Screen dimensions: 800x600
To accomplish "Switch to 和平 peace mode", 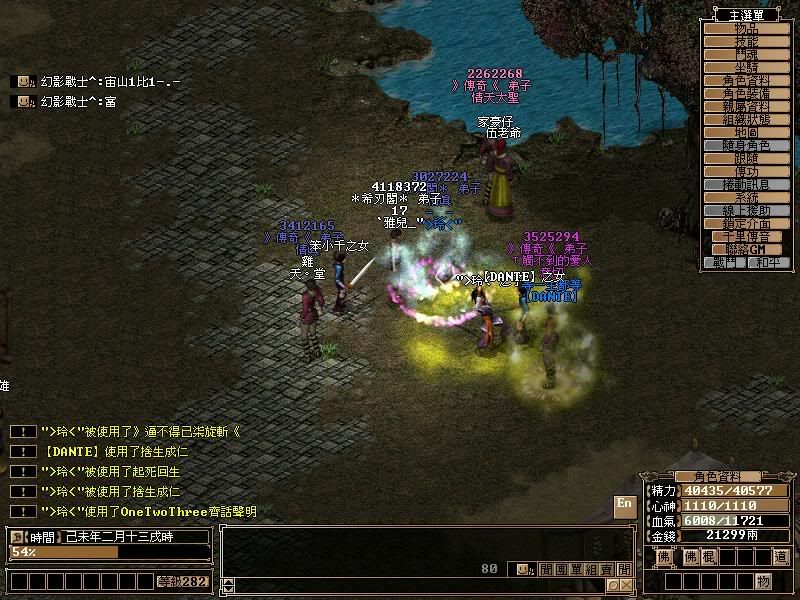I will point(767,262).
